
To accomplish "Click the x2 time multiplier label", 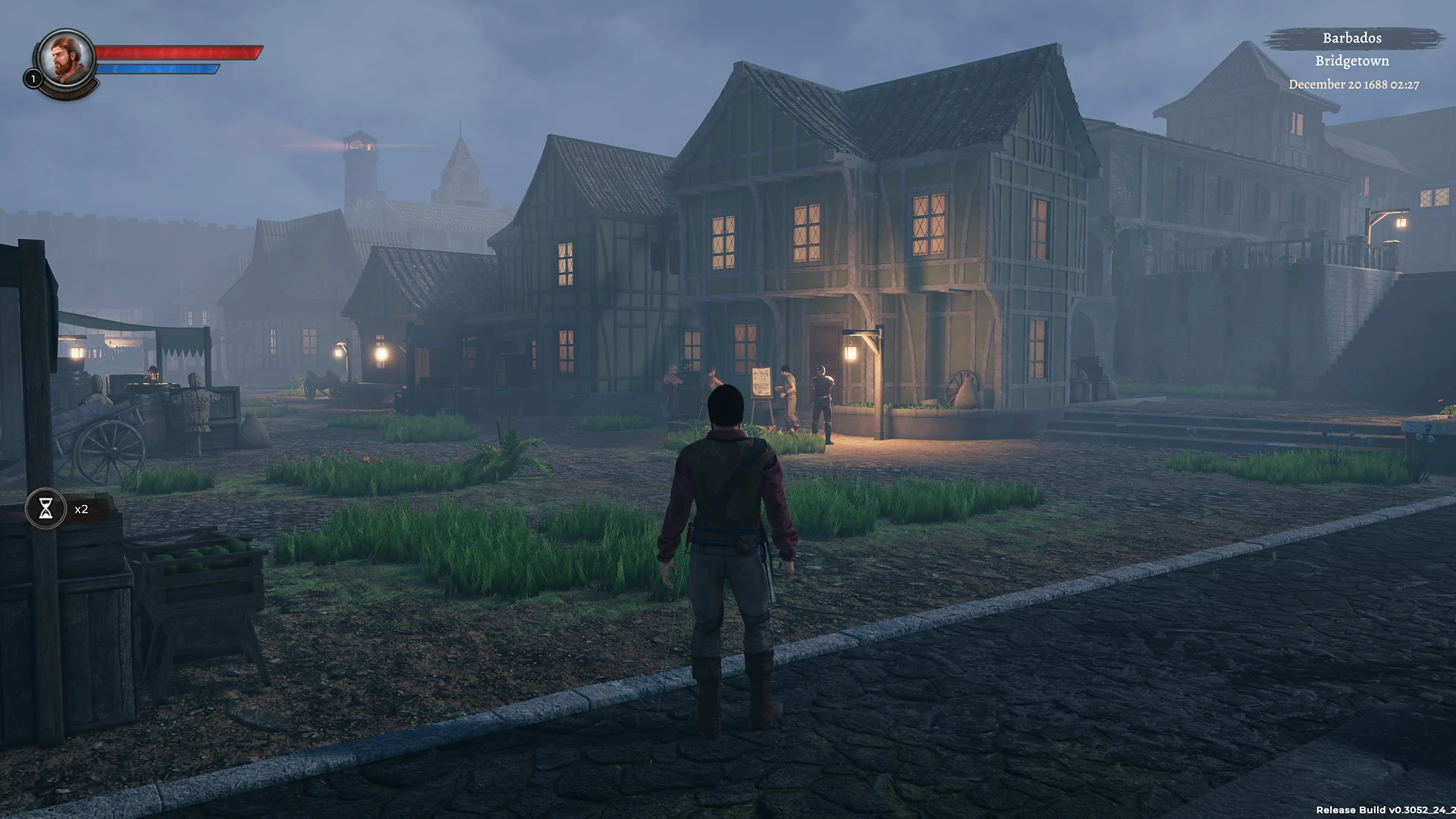I will click(x=80, y=509).
